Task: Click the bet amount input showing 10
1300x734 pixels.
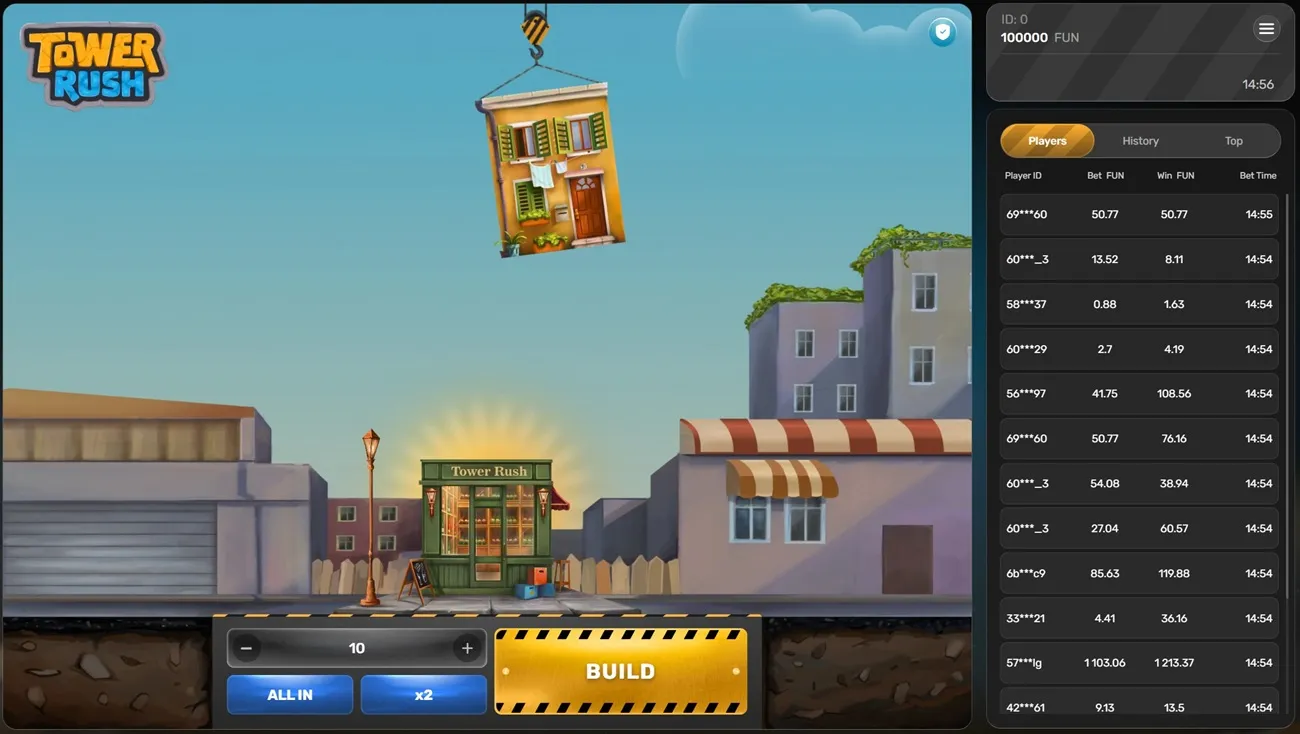Action: coord(356,647)
